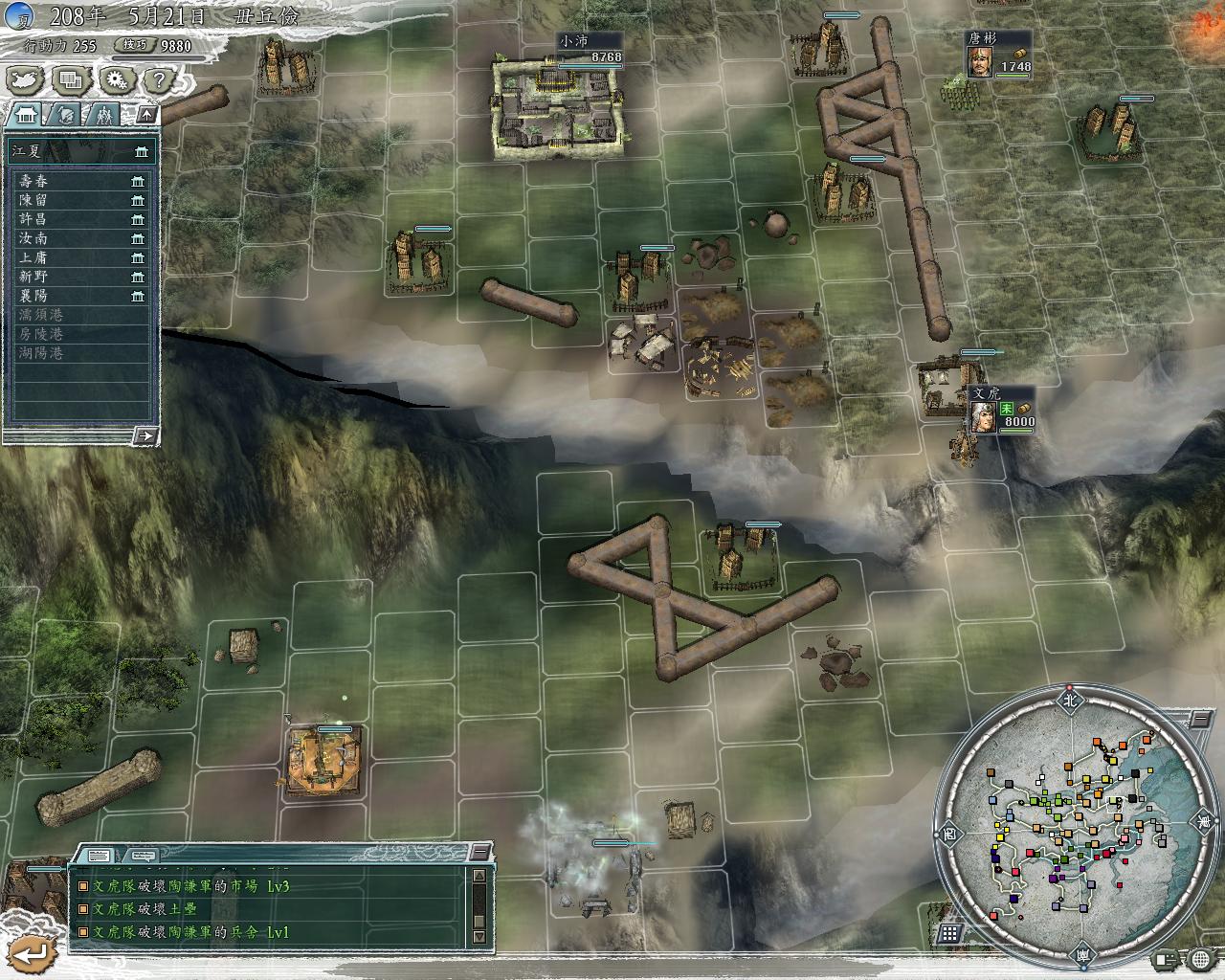Open the China map overview button

click(25, 80)
